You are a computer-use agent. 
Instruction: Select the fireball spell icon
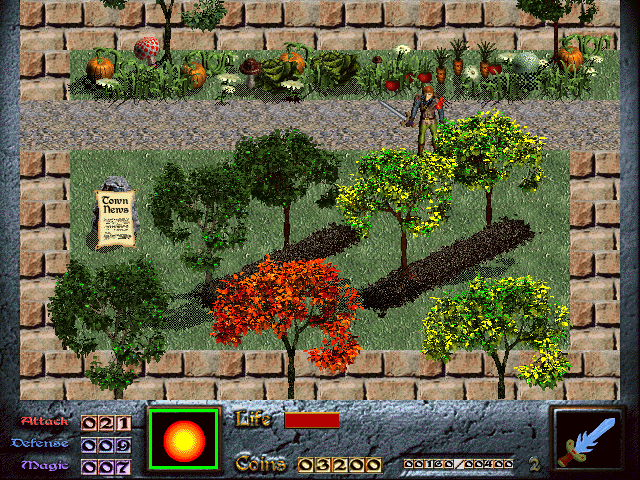(x=183, y=439)
